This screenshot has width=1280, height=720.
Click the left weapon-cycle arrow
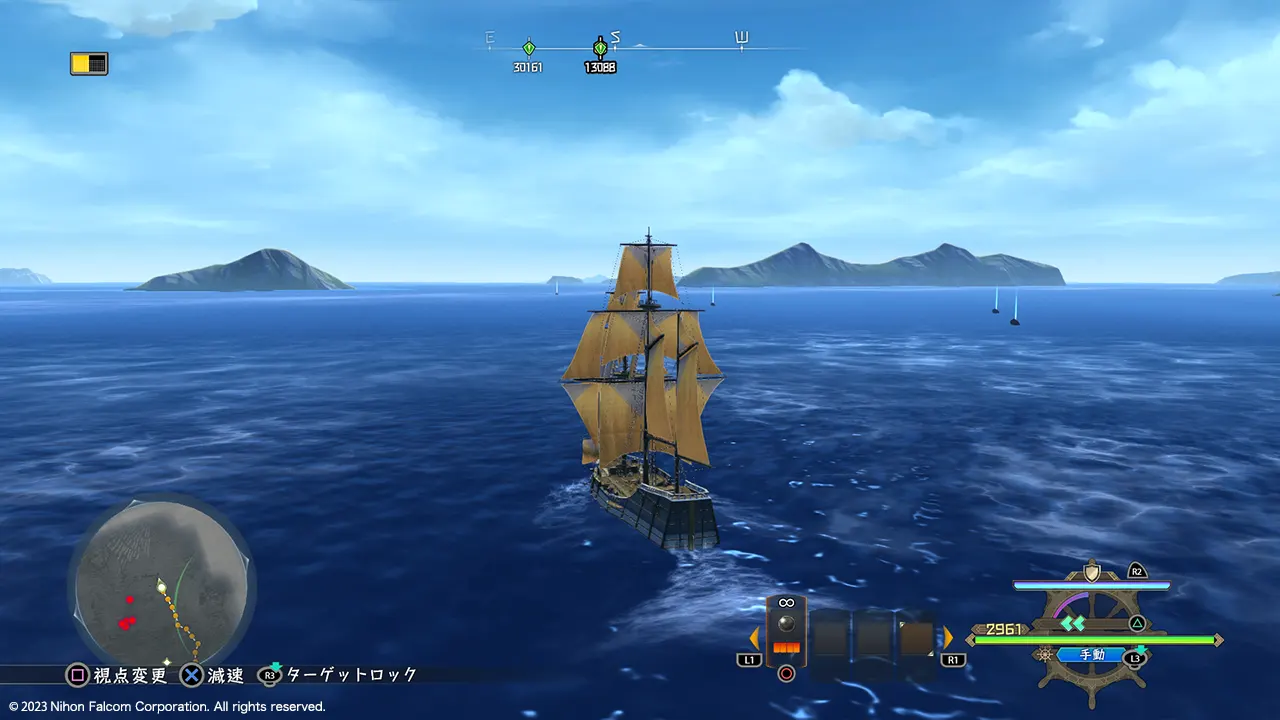tap(754, 638)
